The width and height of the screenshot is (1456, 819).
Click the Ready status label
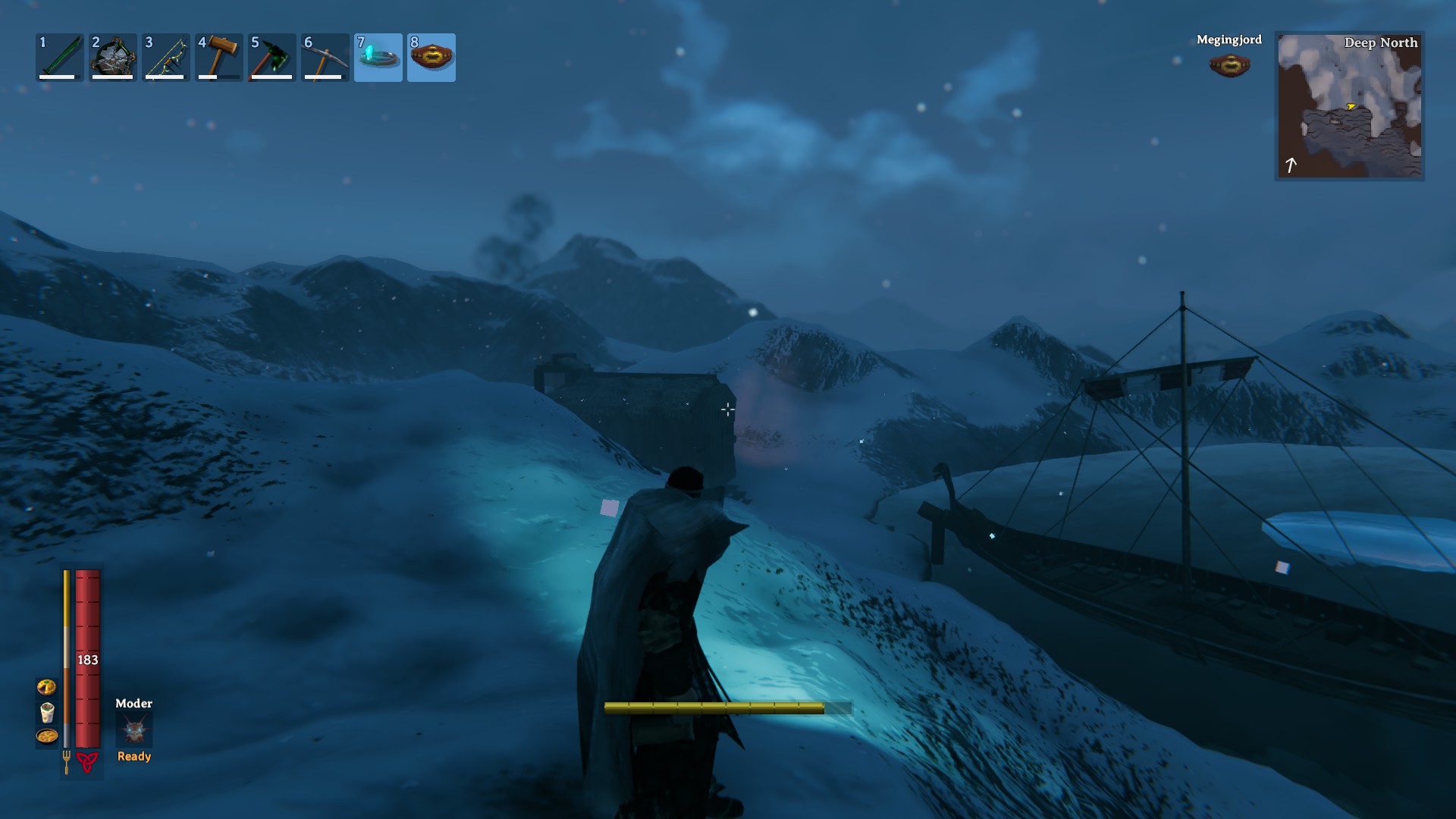pos(133,756)
